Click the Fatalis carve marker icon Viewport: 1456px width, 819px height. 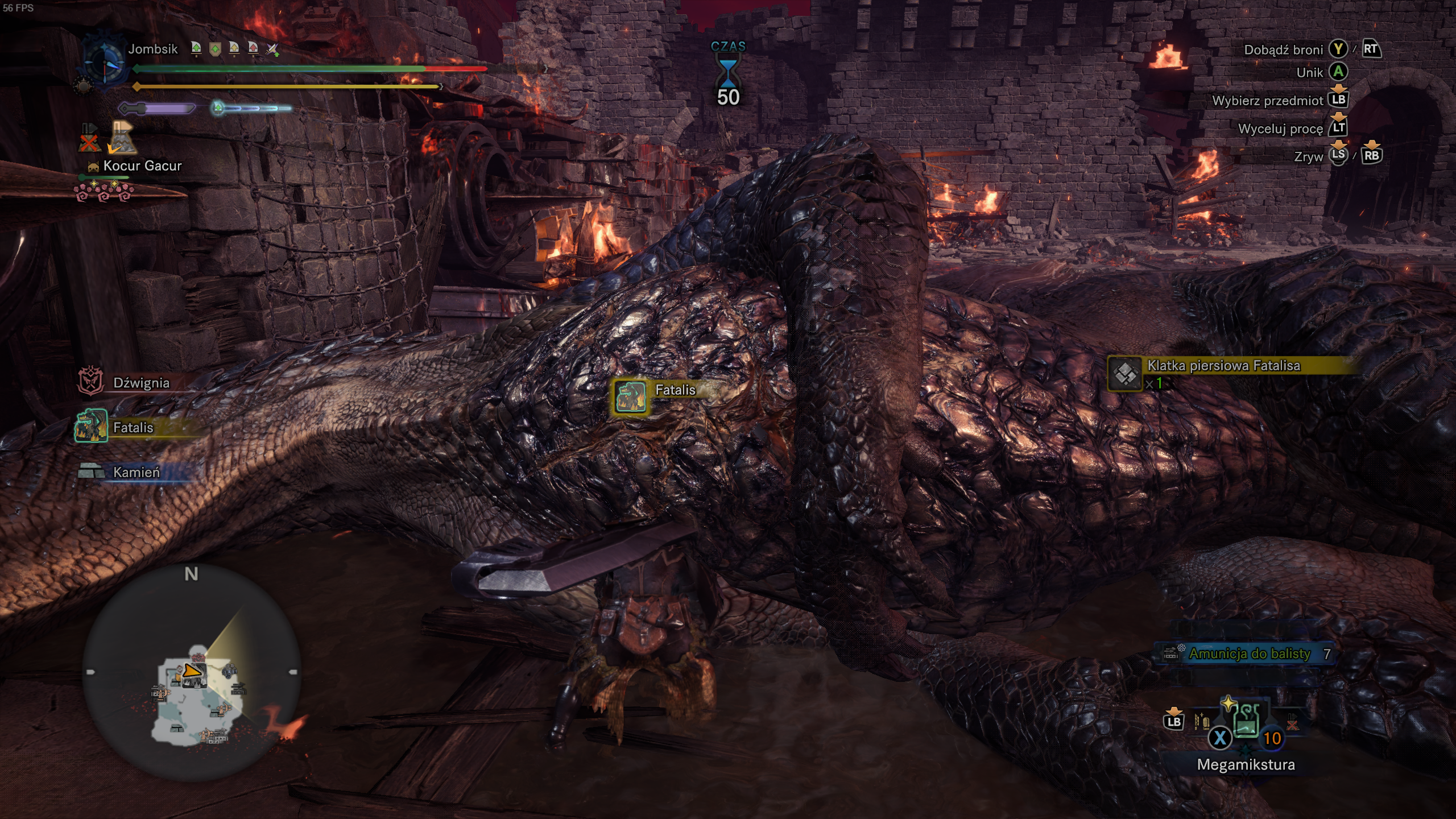[x=630, y=396]
